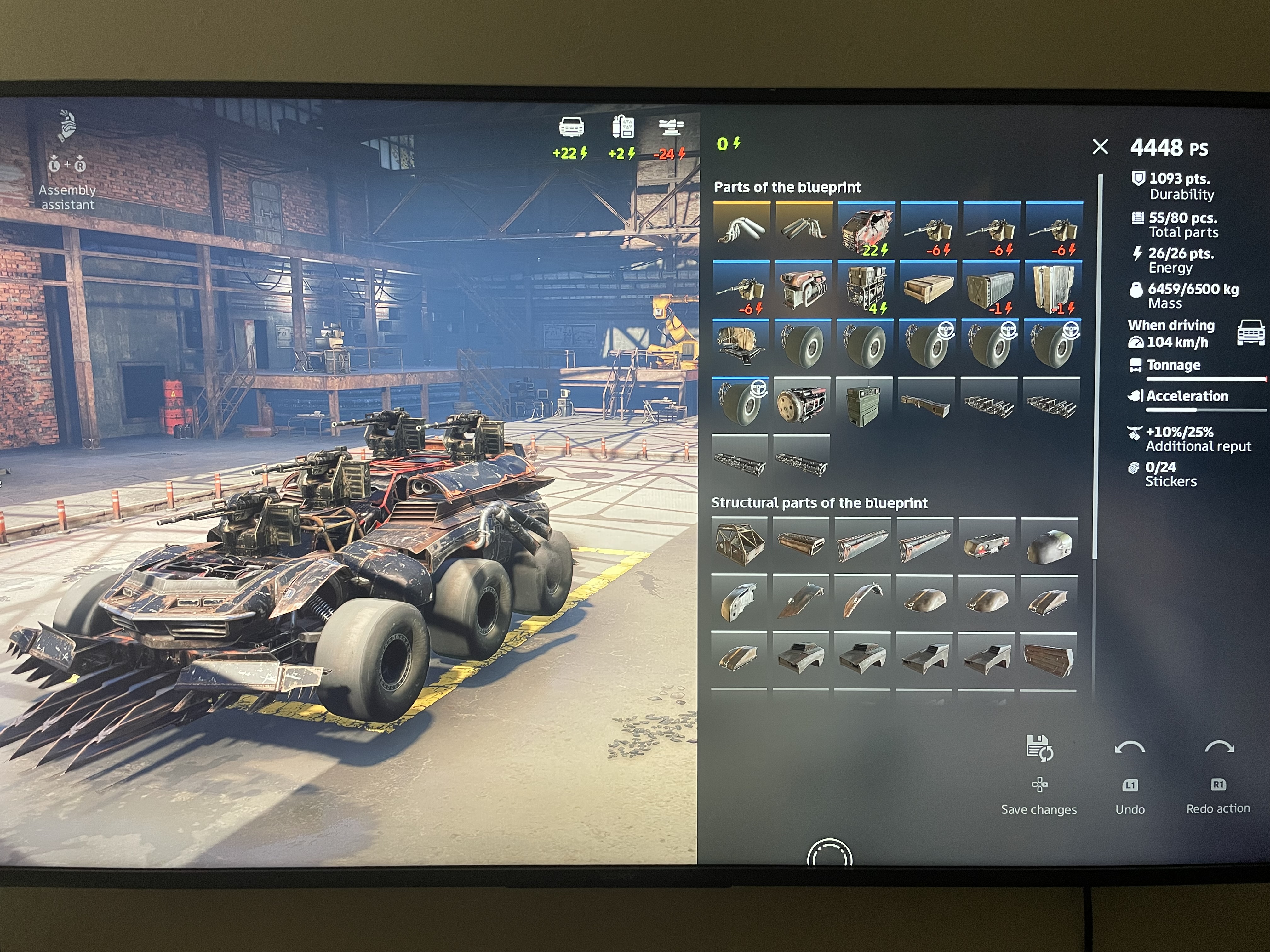Click the Redo action arrow
1270x952 pixels.
[x=1218, y=748]
